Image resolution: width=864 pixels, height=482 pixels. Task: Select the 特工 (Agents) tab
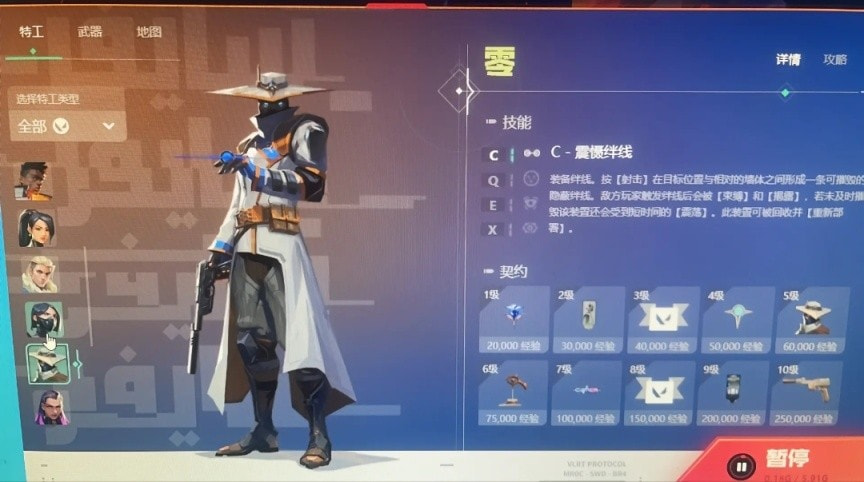pyautogui.click(x=31, y=32)
